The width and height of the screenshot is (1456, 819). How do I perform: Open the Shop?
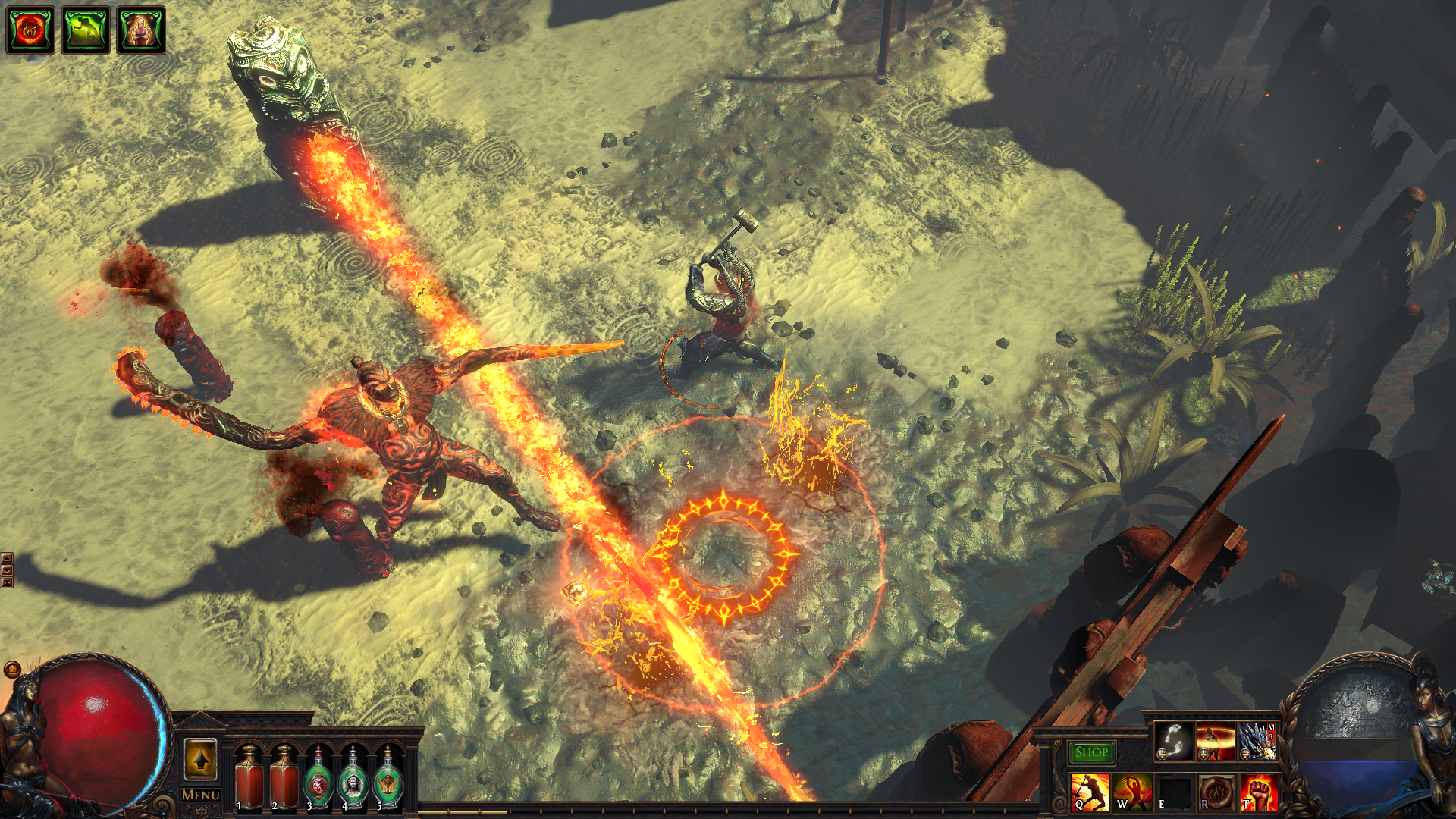[1090, 751]
